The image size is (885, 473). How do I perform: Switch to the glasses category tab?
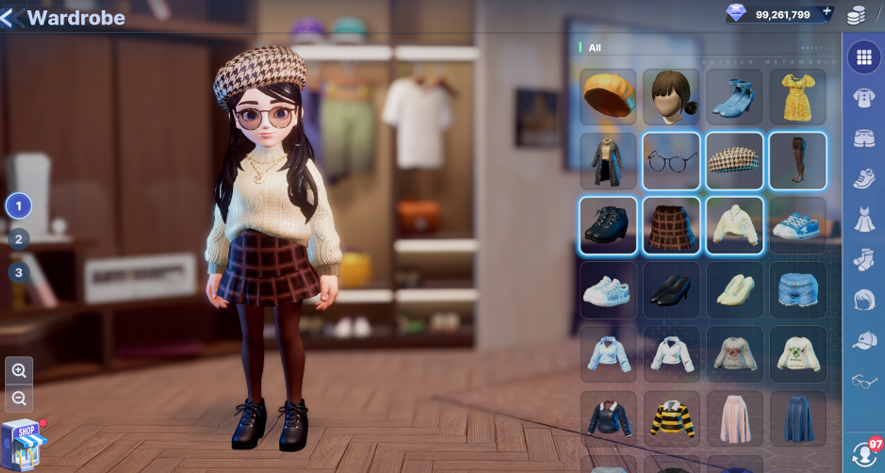(864, 381)
